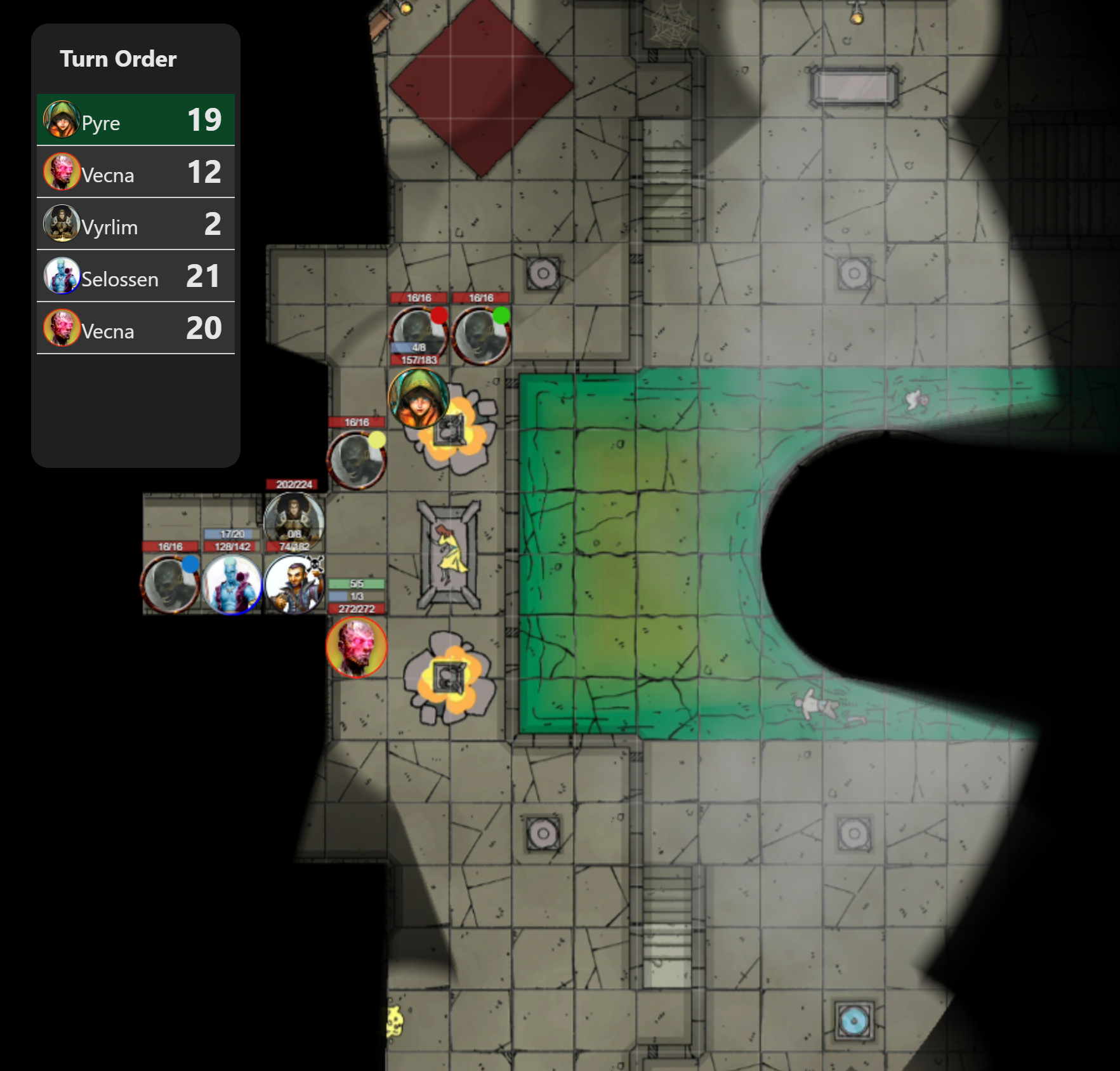Choose Vyrlim in the Turn Order list
1120x1071 pixels.
tap(135, 224)
